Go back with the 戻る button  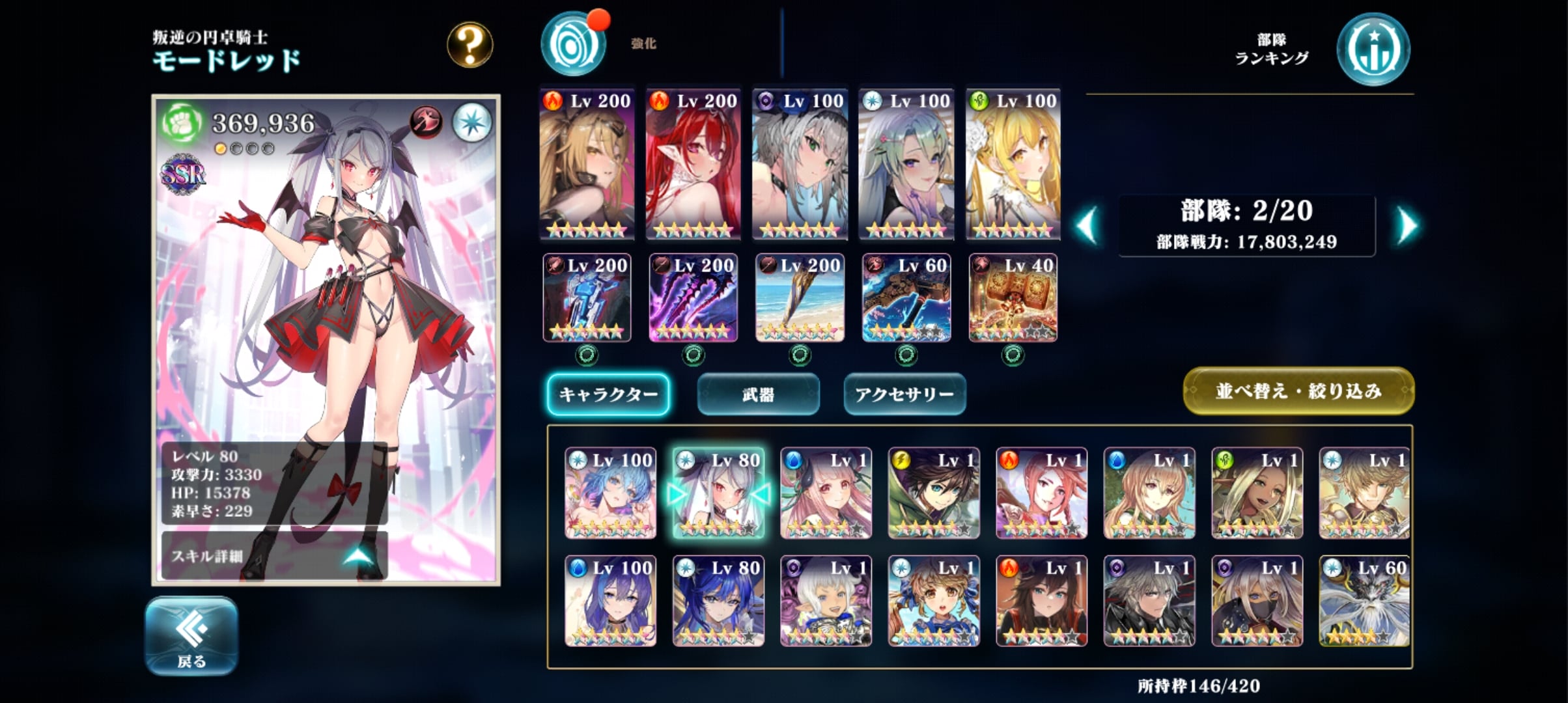191,635
